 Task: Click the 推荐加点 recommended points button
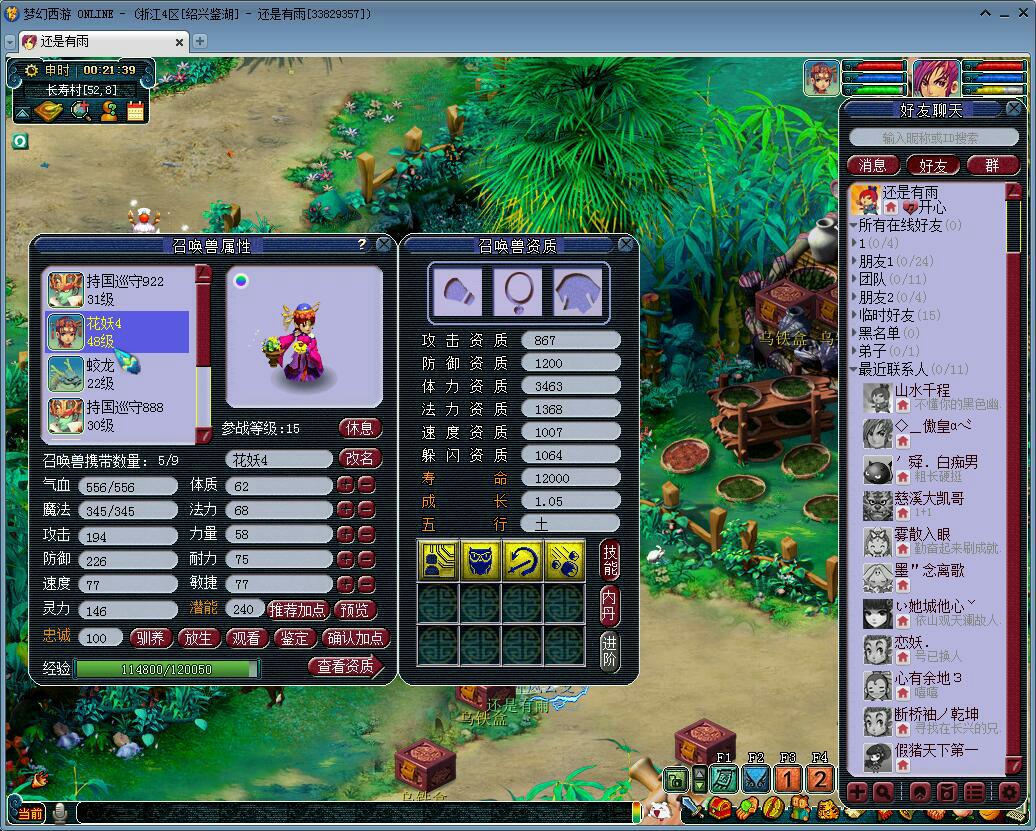click(x=298, y=609)
